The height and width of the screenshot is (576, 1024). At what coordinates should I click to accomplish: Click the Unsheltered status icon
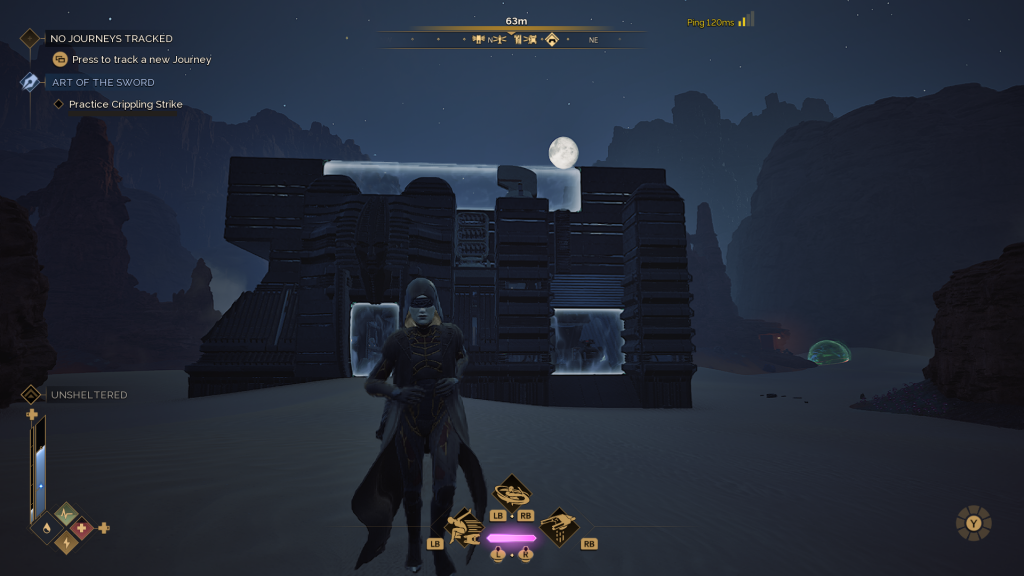(x=31, y=395)
